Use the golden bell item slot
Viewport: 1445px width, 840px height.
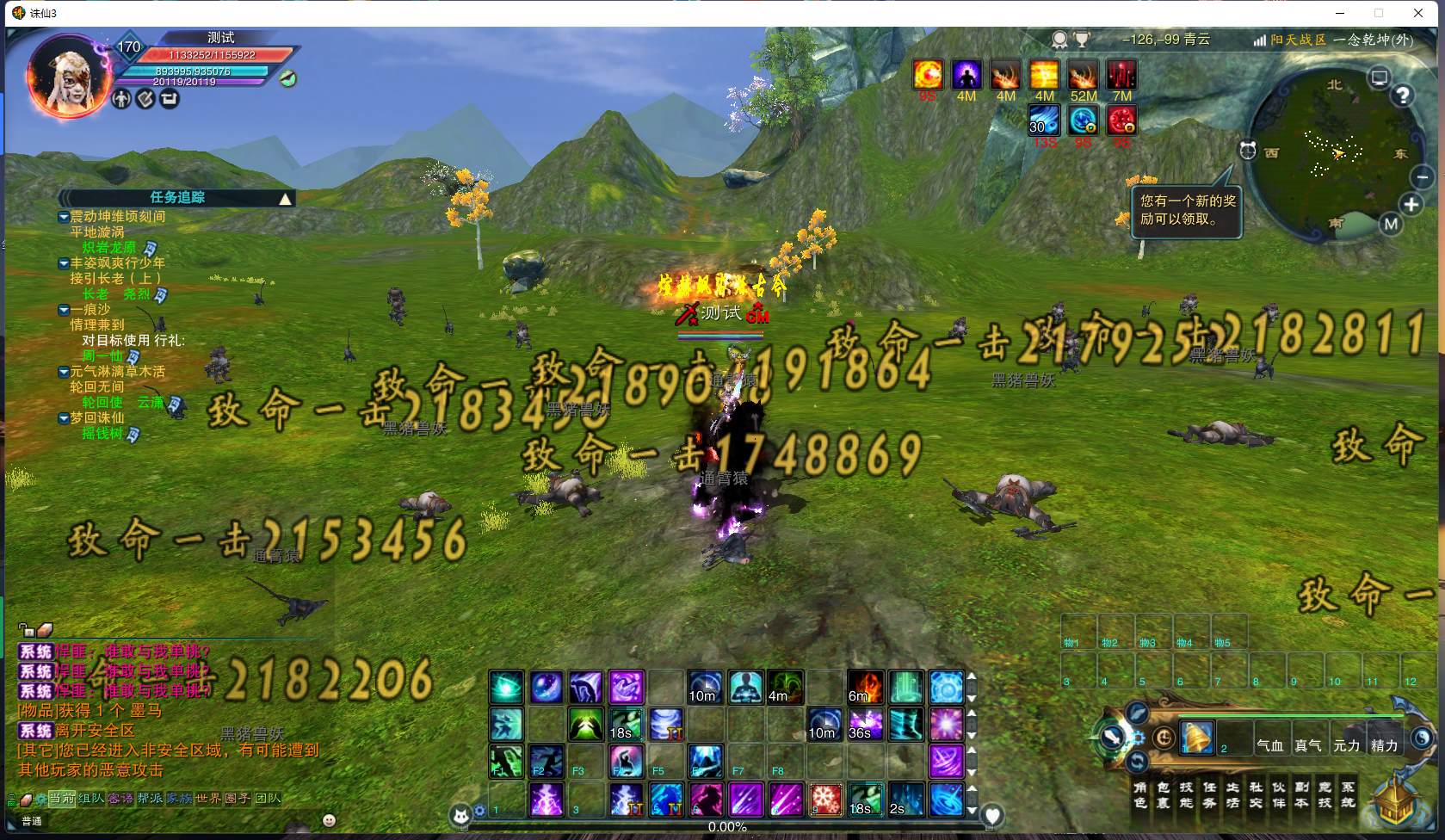point(1197,738)
